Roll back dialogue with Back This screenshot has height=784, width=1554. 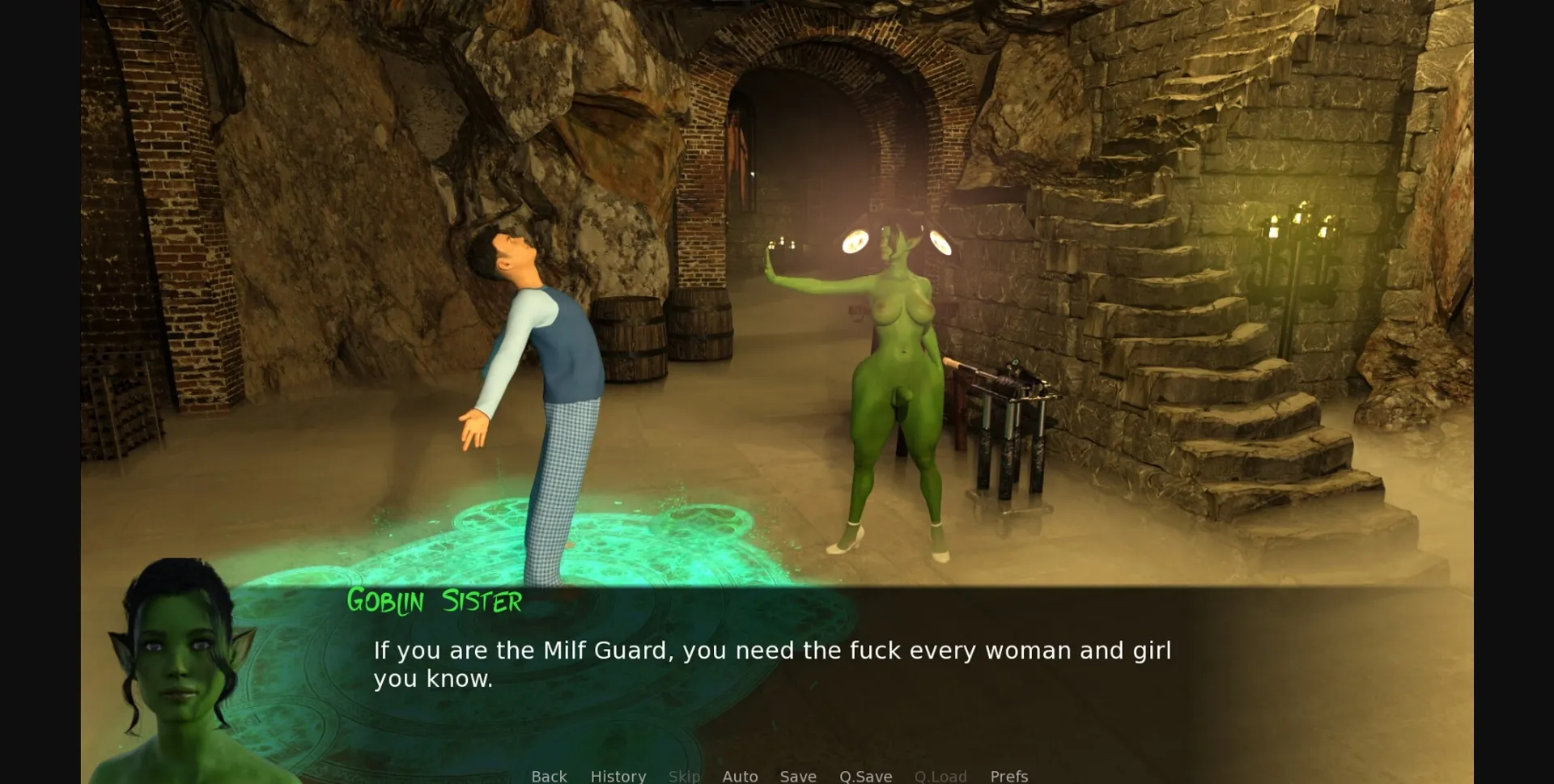[x=549, y=776]
